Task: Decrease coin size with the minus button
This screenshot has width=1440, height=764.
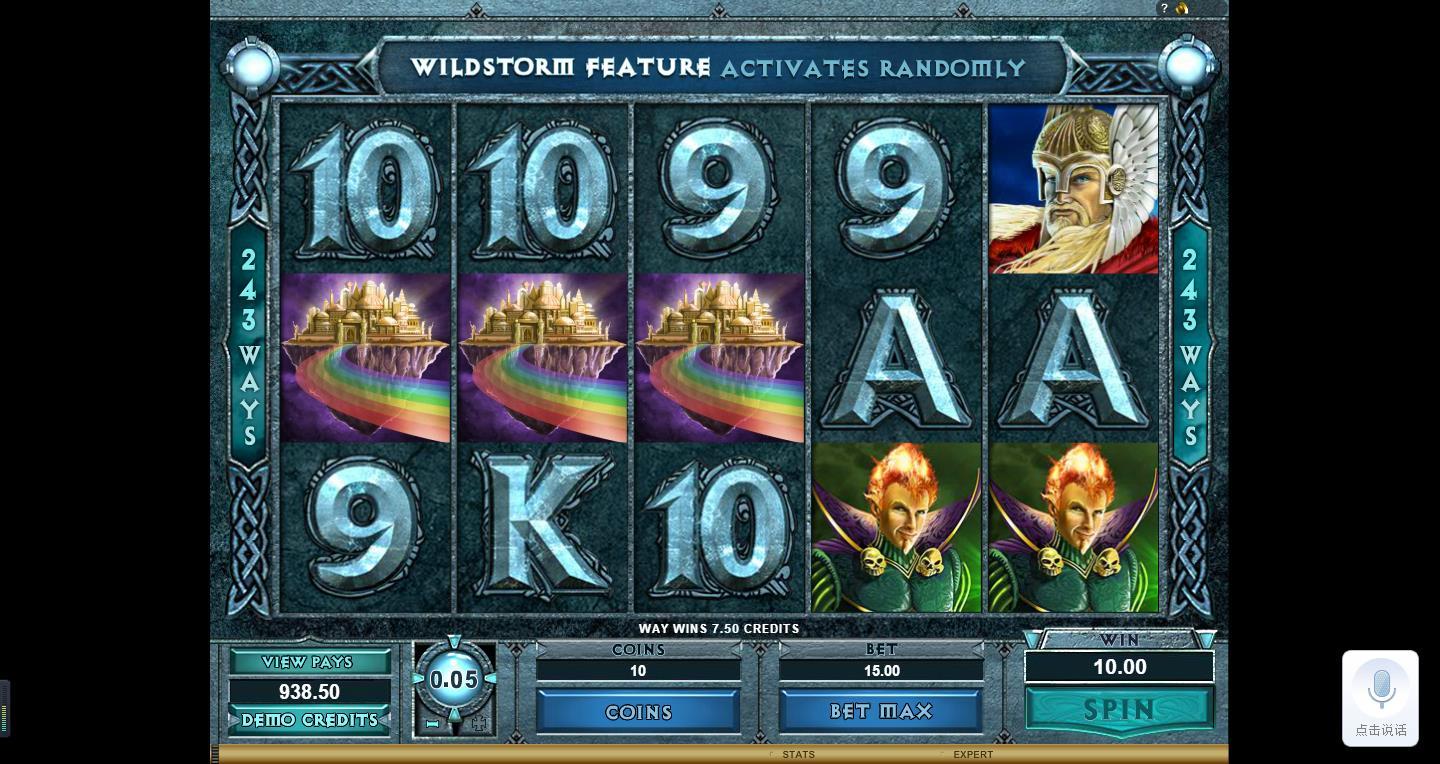Action: (433, 723)
